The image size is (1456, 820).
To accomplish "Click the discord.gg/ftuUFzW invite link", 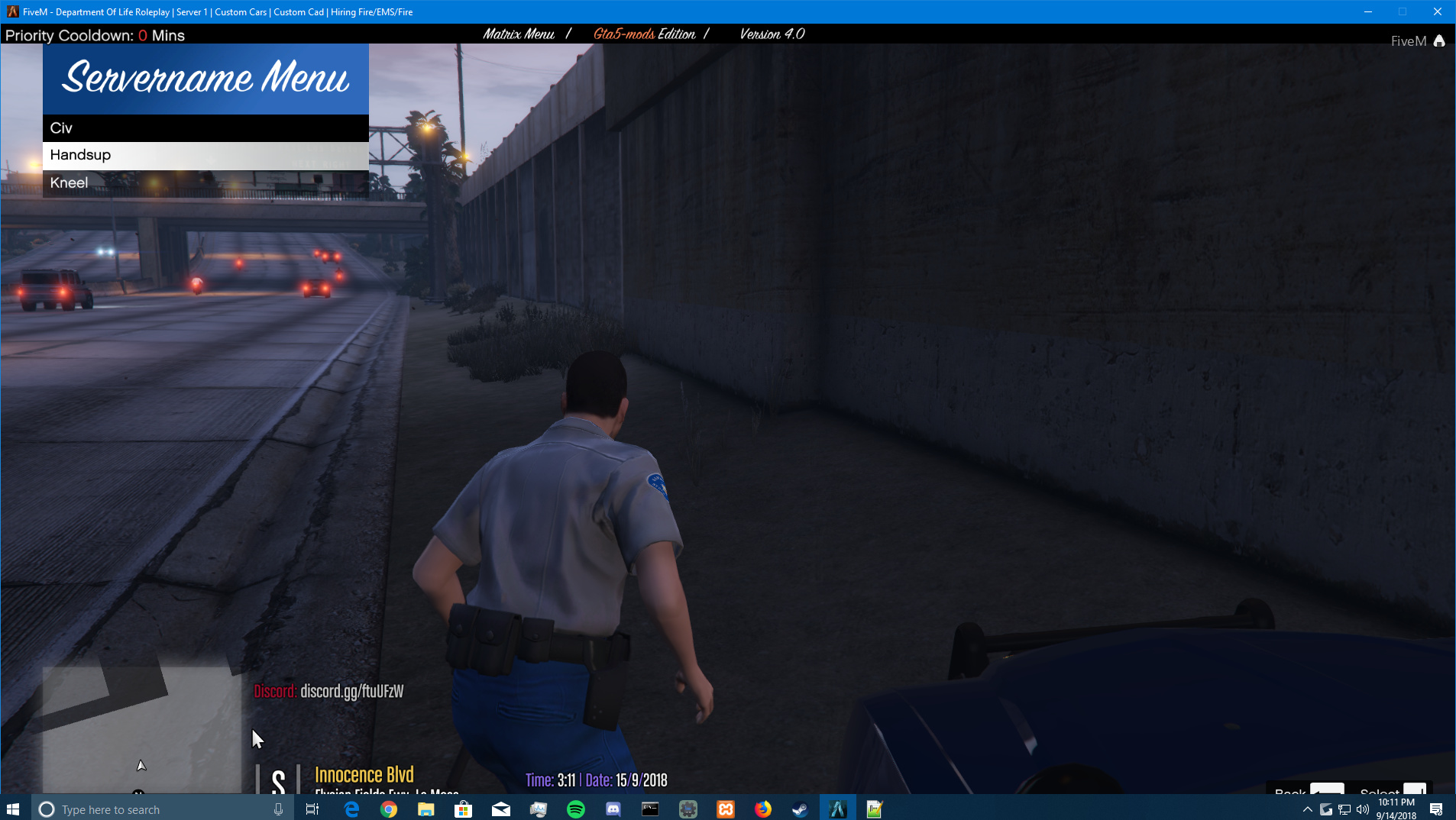I will [351, 692].
